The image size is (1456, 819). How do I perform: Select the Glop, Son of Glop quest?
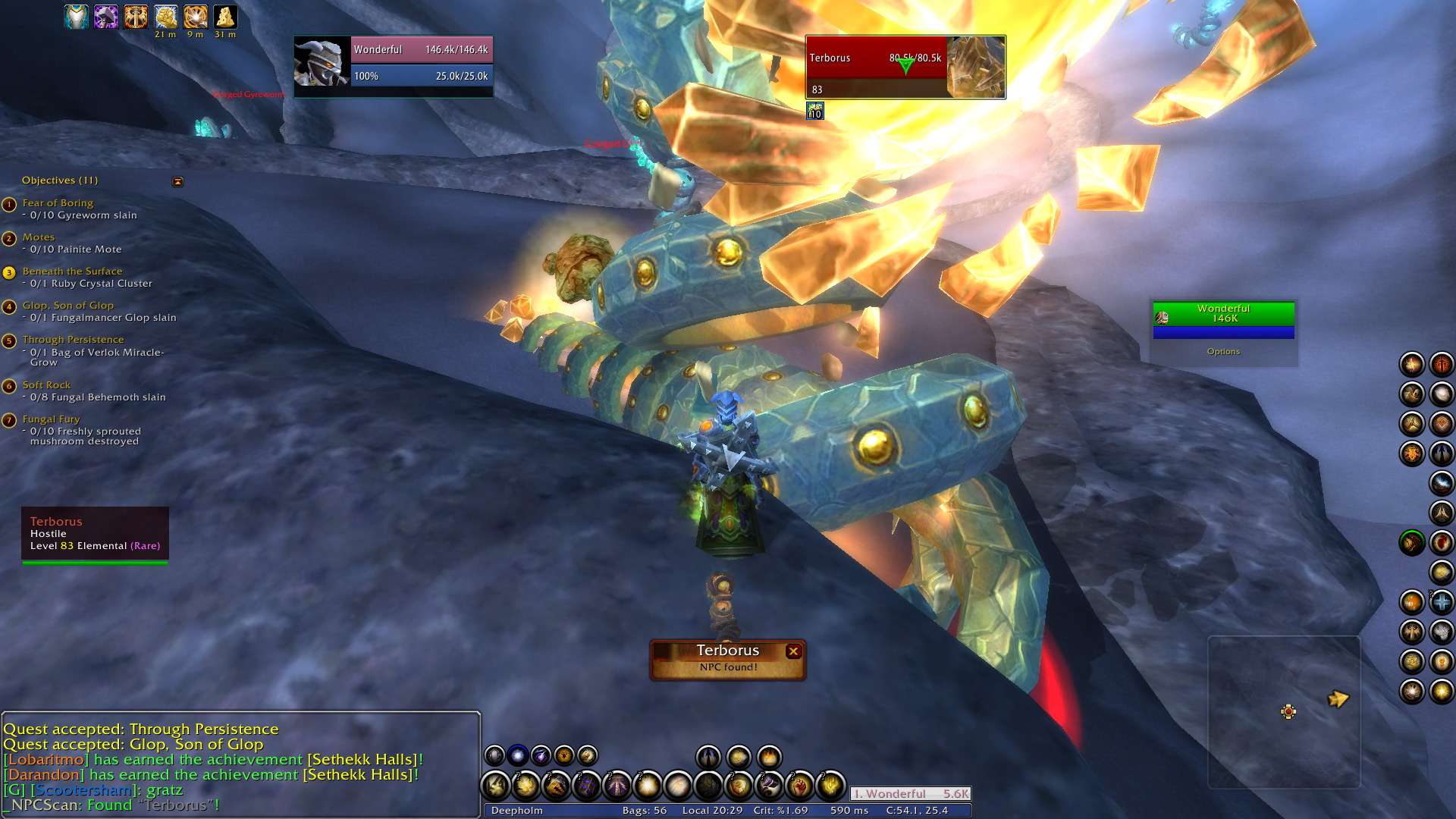pos(67,306)
